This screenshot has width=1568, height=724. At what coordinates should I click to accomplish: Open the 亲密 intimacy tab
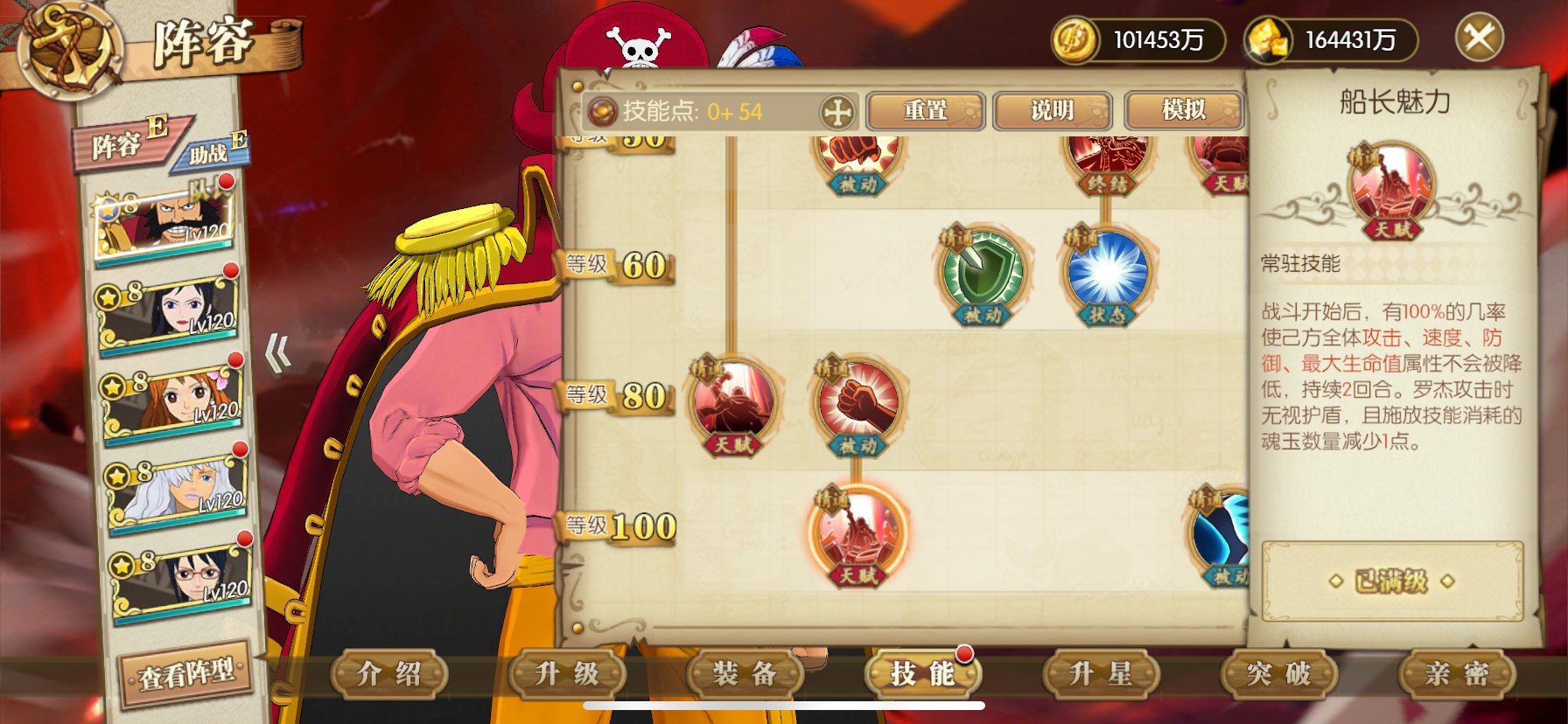tap(1457, 674)
